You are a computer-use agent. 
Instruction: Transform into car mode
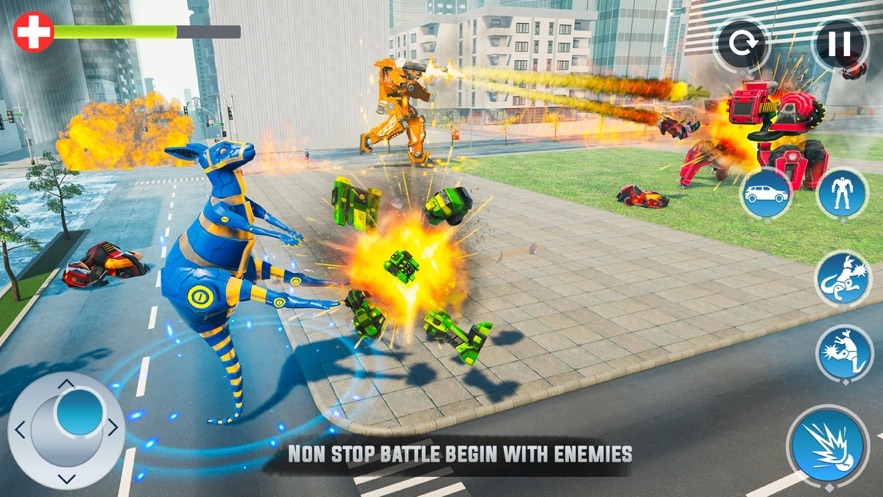766,193
